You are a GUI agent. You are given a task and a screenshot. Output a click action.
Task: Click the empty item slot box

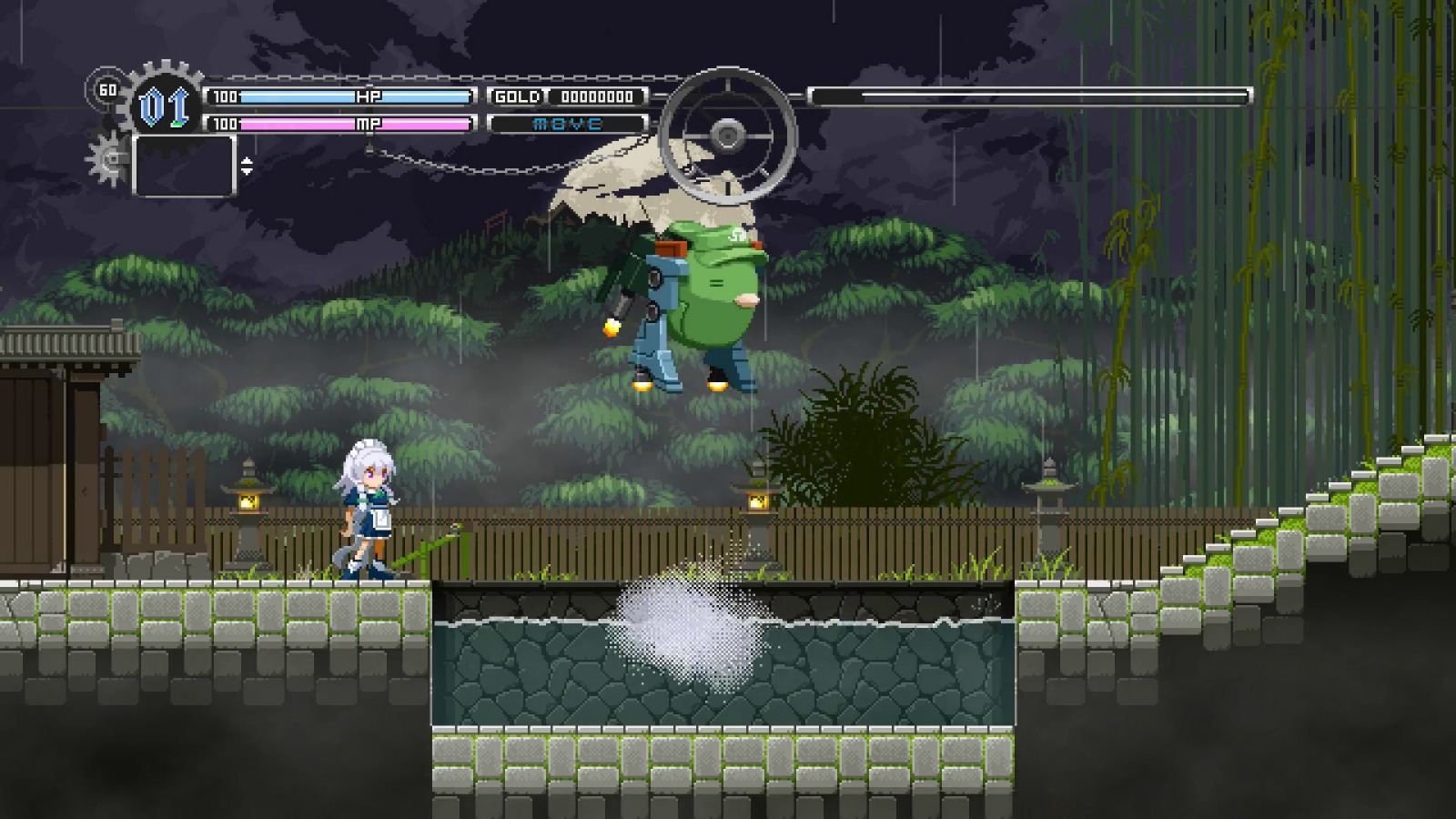click(185, 167)
